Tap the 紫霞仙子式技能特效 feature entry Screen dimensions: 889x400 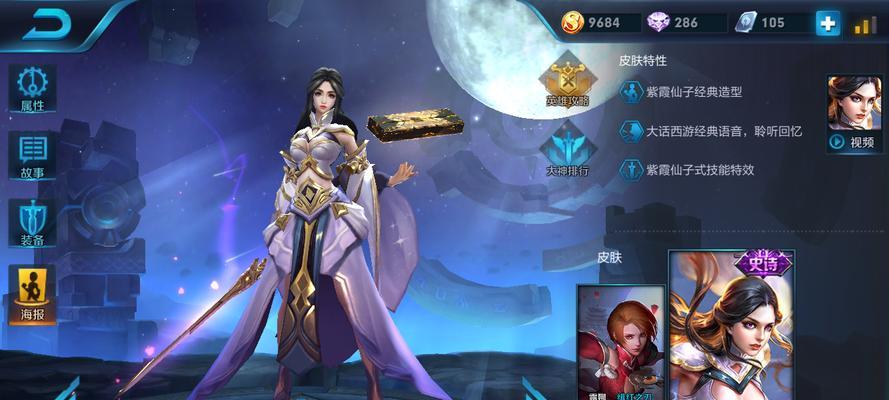tap(698, 170)
